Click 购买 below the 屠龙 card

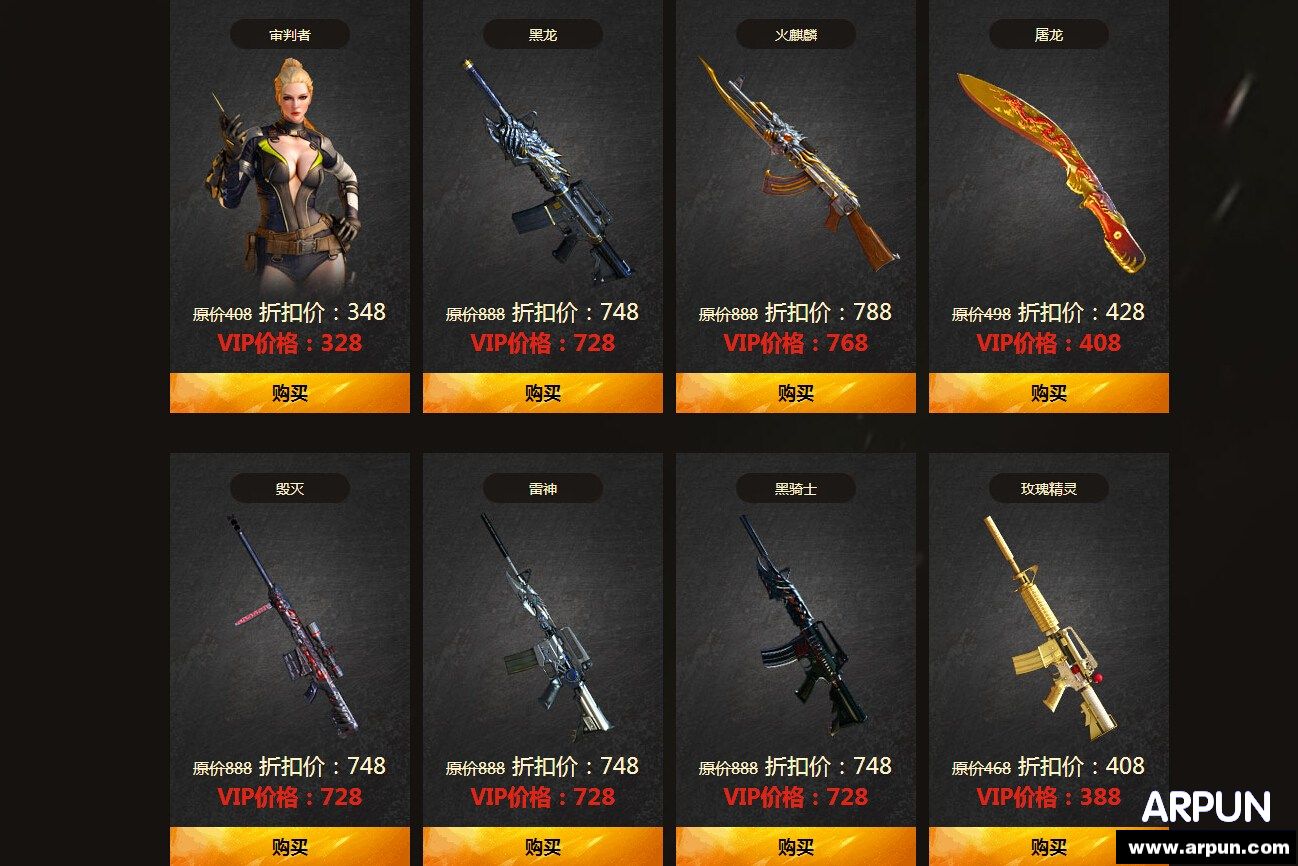1049,393
